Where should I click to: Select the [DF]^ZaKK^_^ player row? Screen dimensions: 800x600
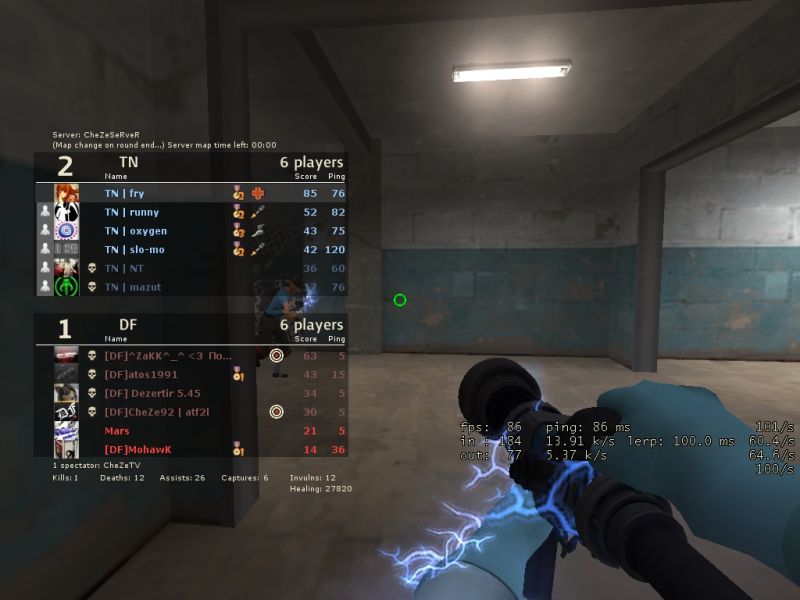click(190, 355)
